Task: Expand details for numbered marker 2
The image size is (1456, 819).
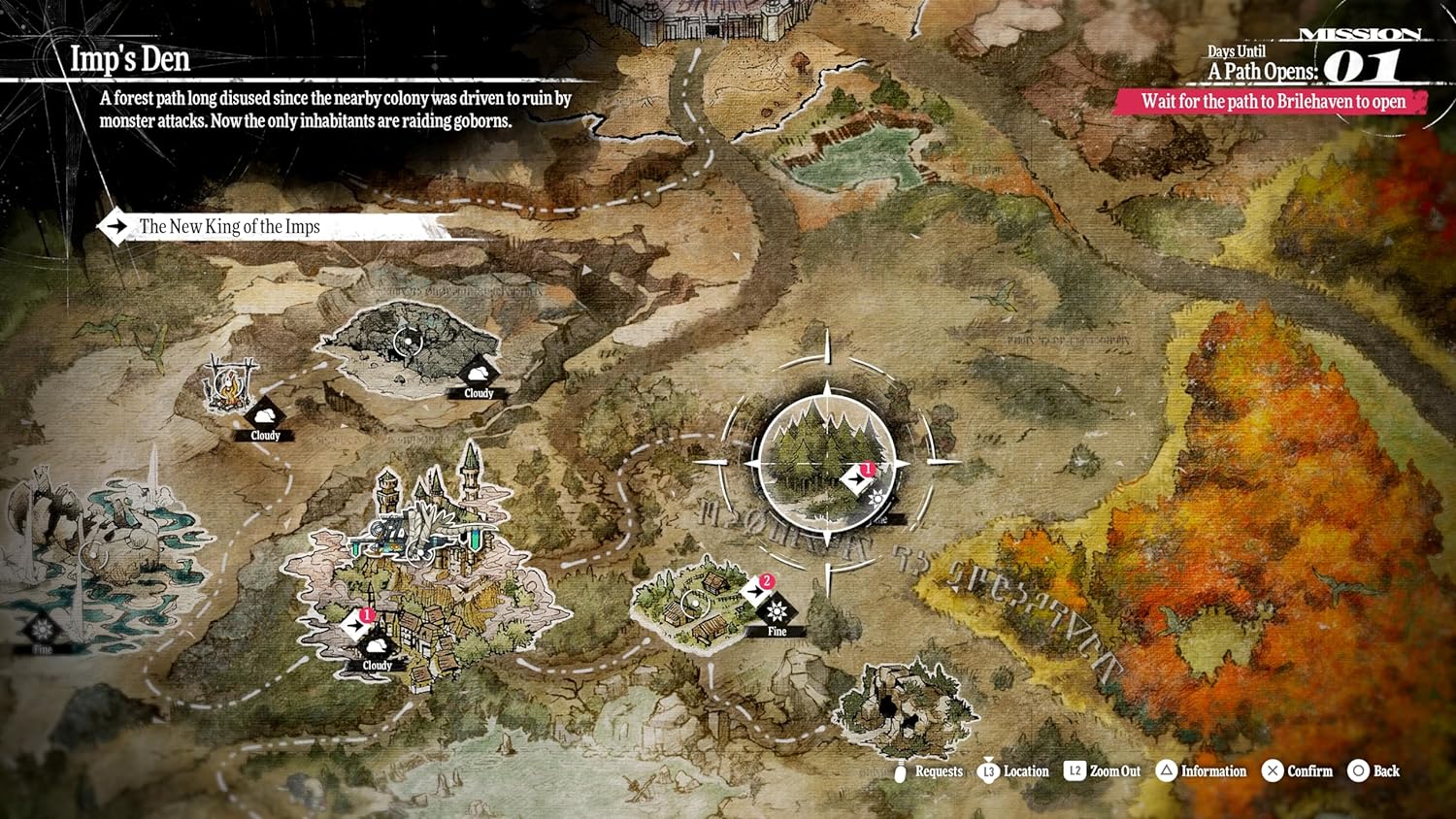Action: tap(766, 582)
